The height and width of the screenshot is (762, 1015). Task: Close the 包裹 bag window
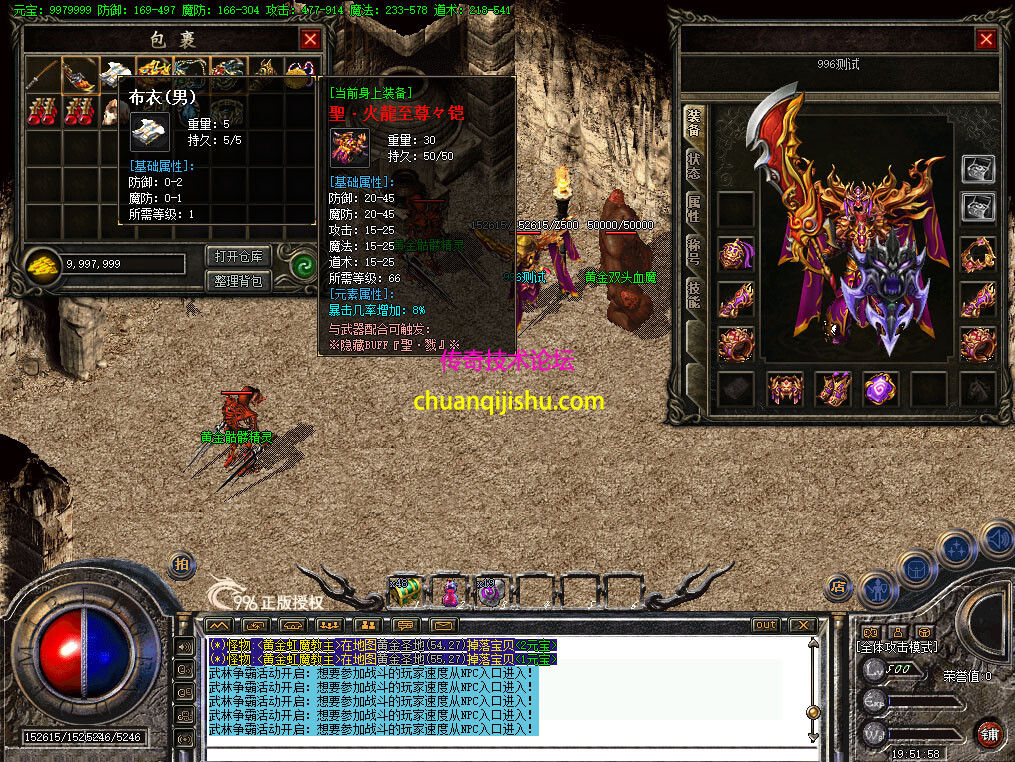(310, 39)
